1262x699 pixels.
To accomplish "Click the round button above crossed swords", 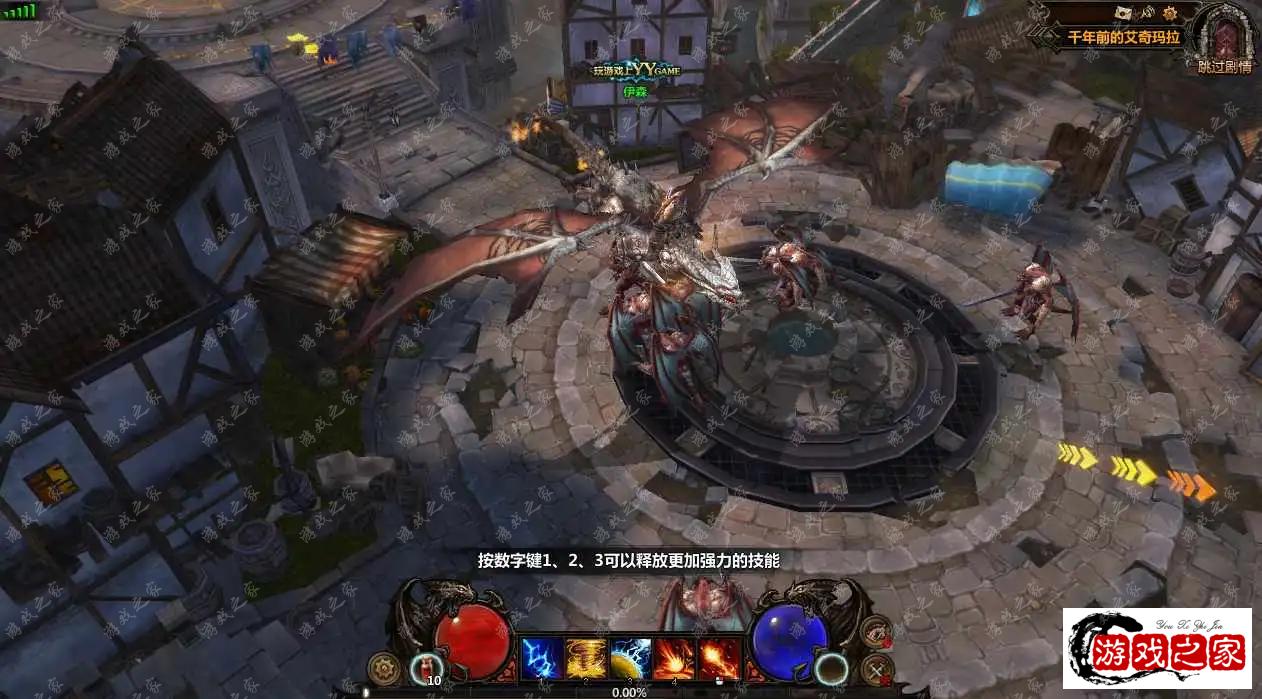I will [876, 632].
